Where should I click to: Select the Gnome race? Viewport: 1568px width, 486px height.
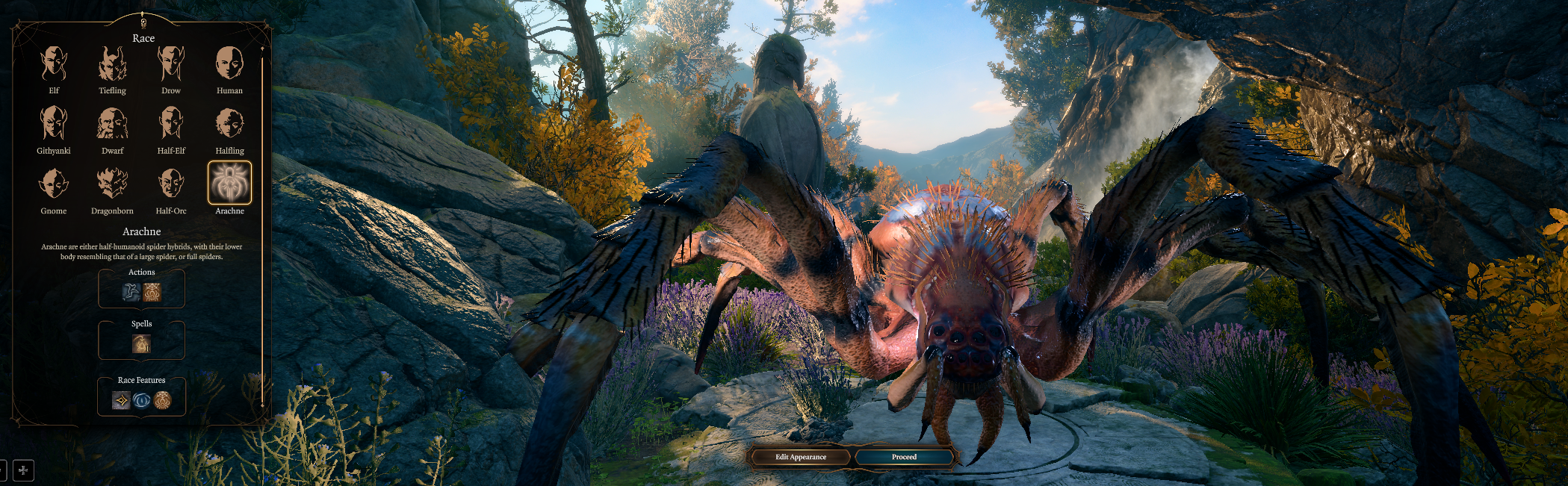54,184
